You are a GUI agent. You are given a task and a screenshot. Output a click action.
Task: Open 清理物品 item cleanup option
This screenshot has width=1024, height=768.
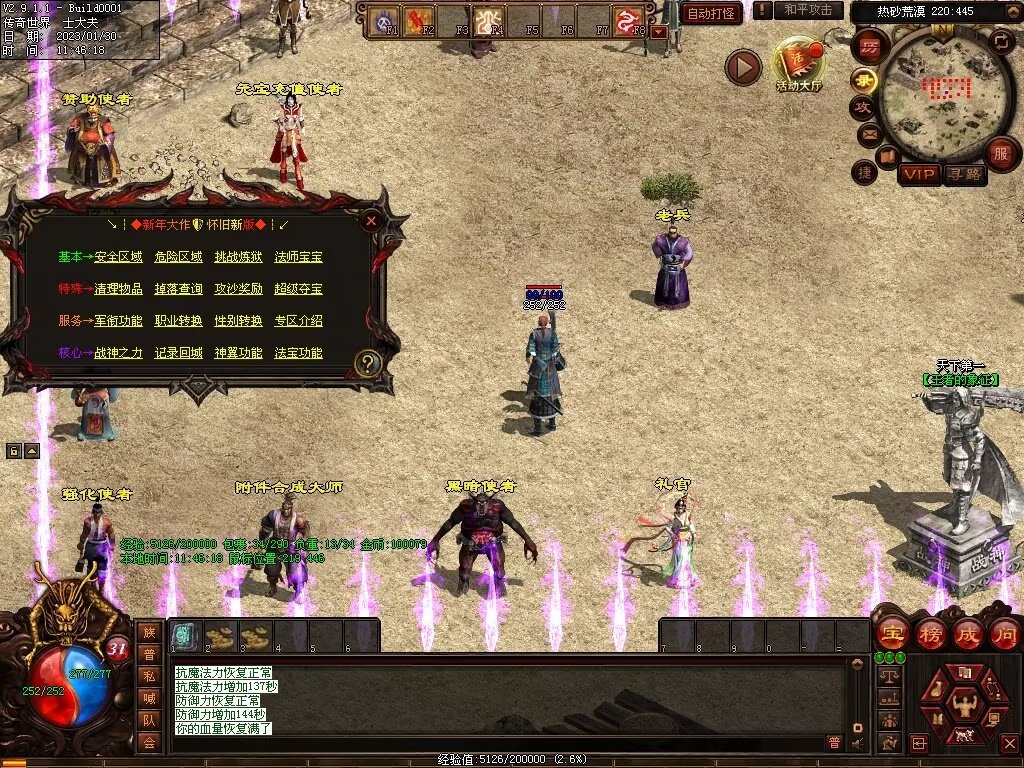coord(118,289)
